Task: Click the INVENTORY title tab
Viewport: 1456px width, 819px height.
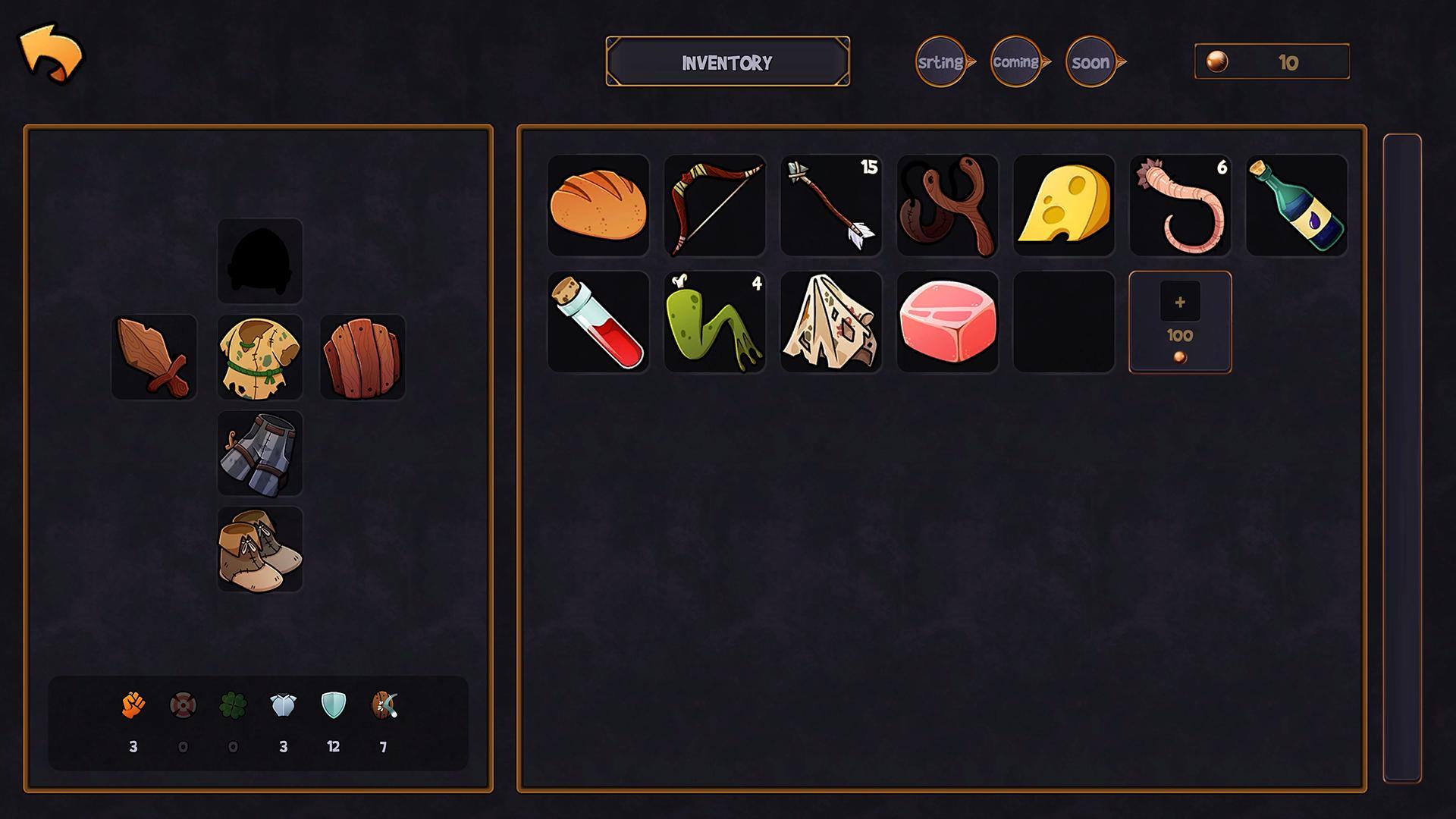Action: pyautogui.click(x=727, y=62)
